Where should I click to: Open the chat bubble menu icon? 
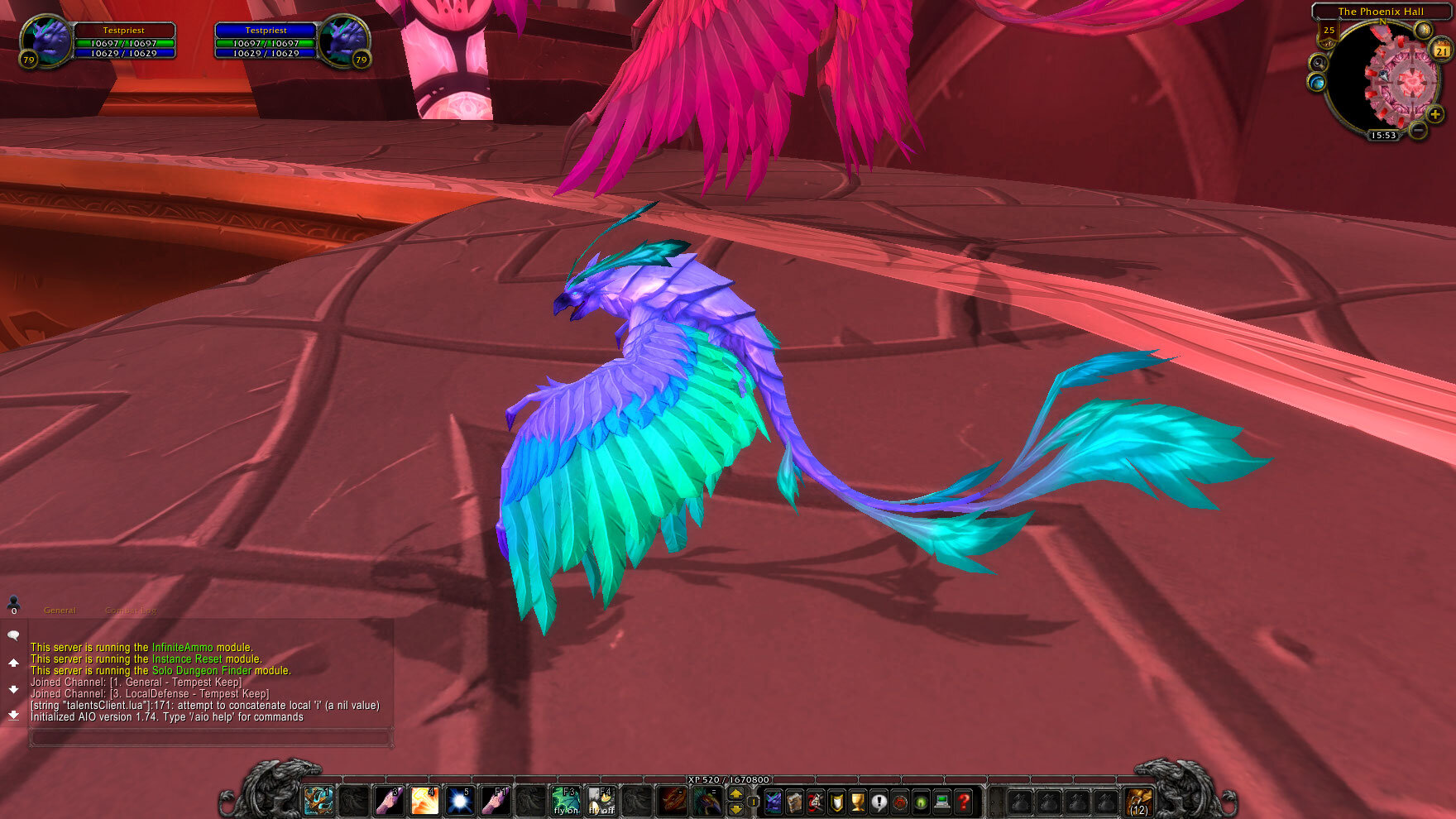pyautogui.click(x=12, y=634)
